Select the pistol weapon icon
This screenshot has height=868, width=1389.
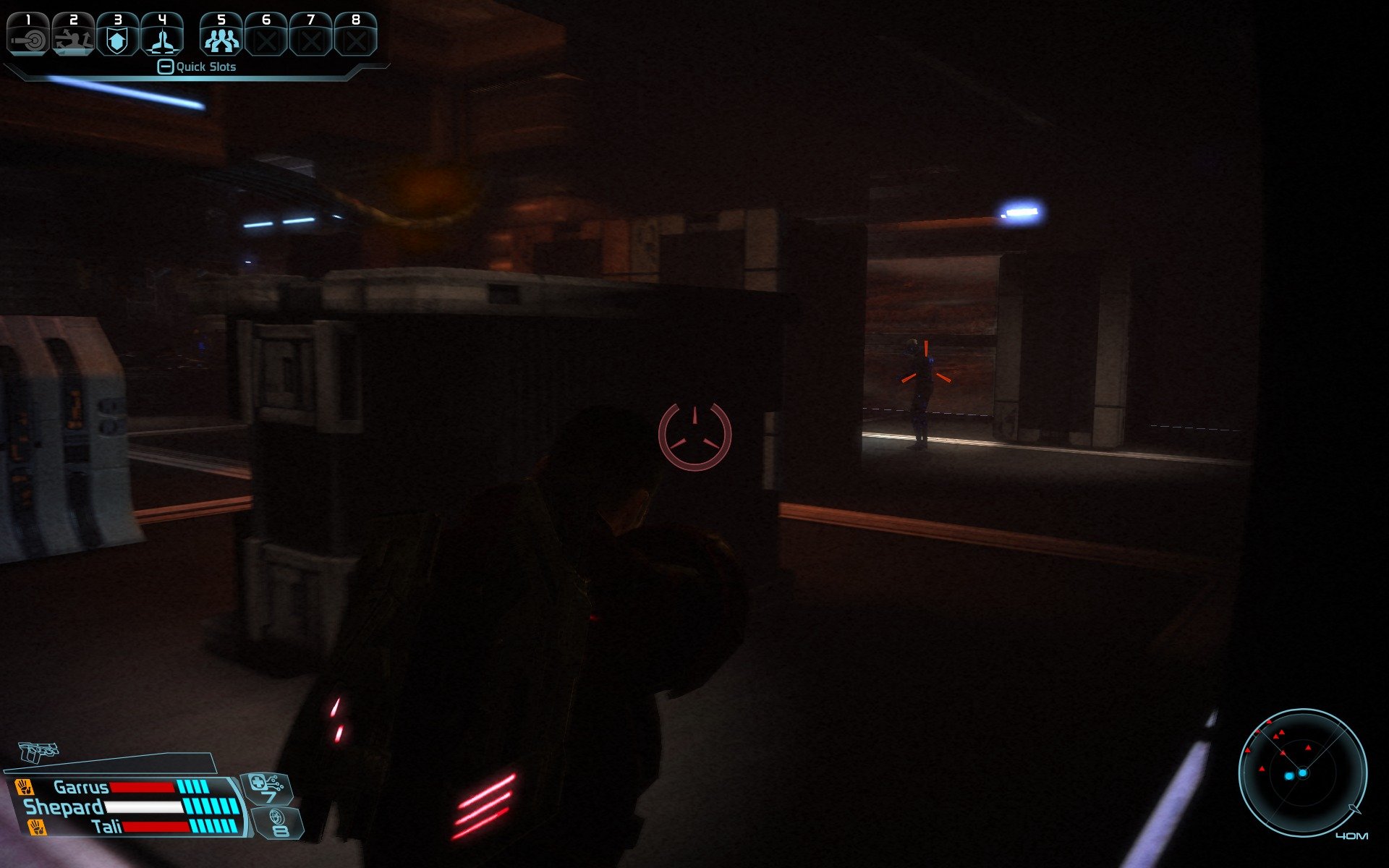[38, 752]
